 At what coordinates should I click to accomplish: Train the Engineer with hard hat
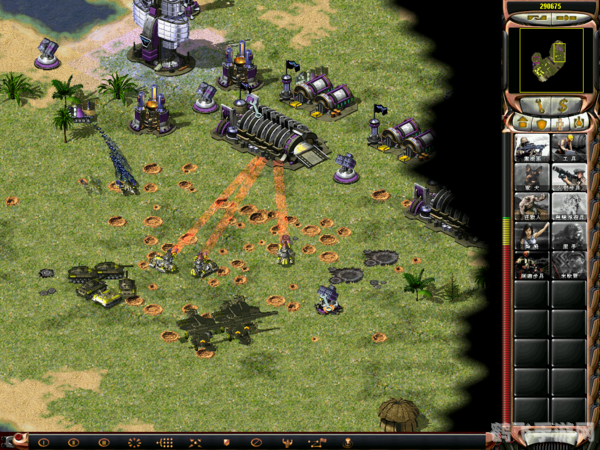[567, 148]
